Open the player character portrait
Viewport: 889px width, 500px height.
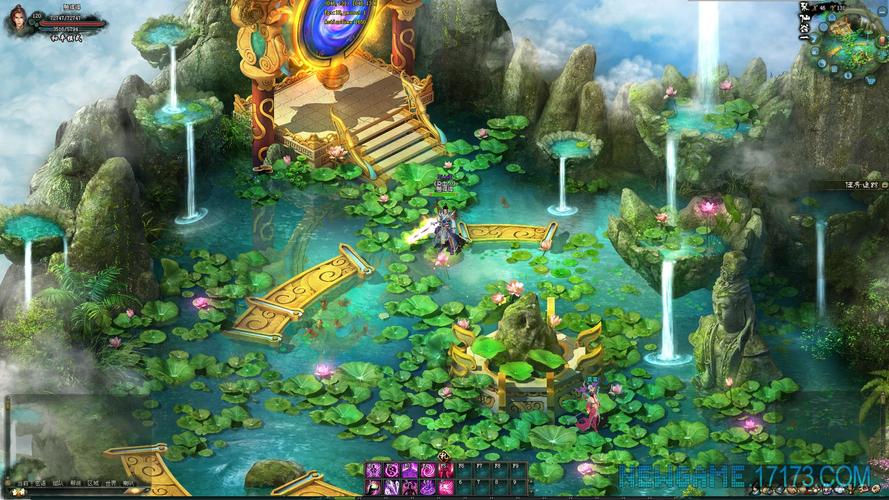click(x=18, y=19)
